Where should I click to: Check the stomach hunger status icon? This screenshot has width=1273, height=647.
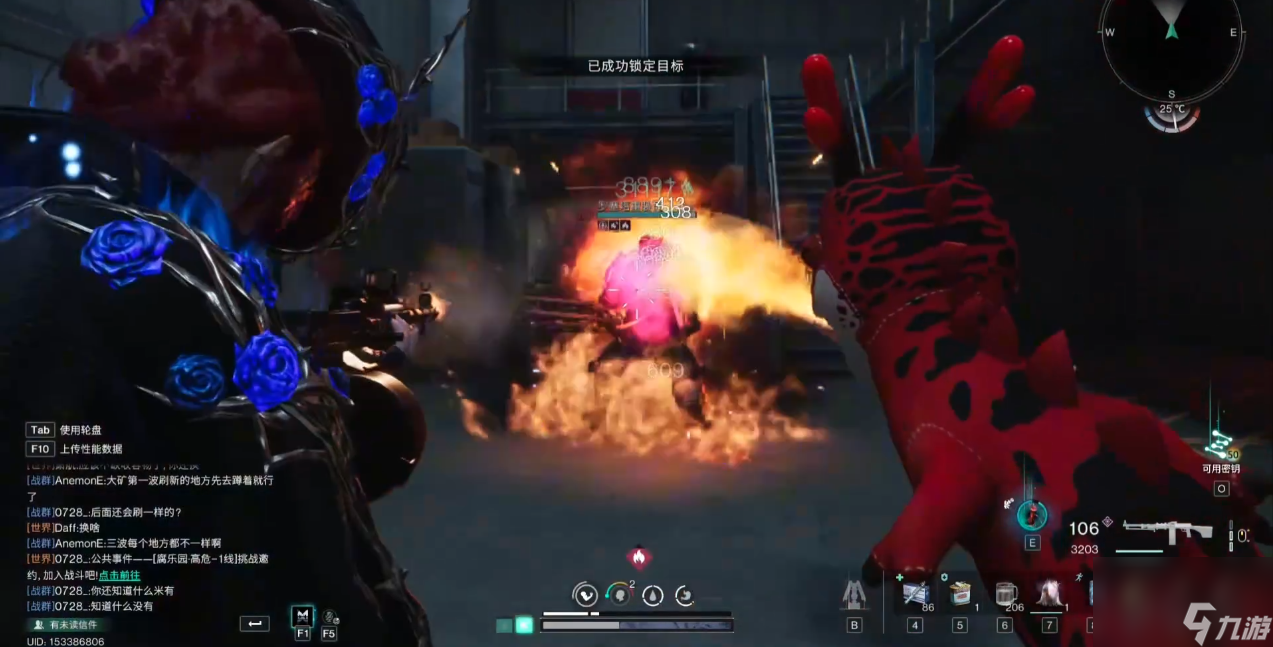(685, 596)
